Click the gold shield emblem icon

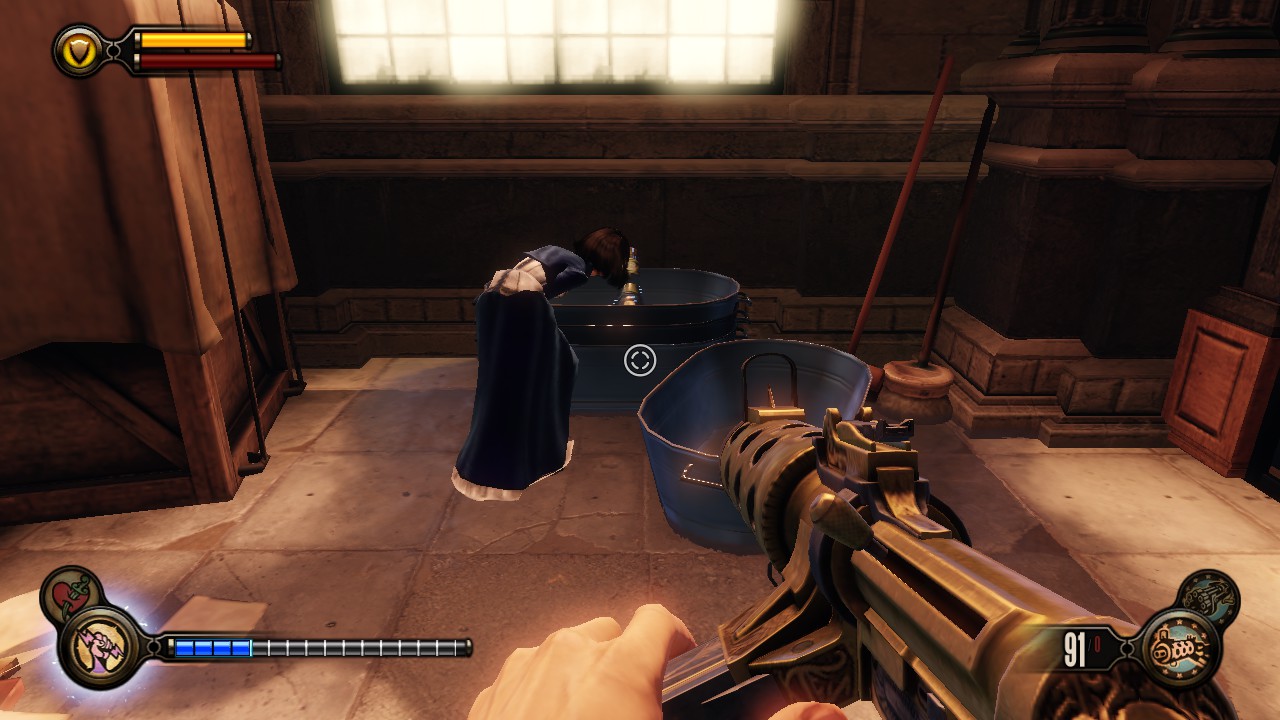click(77, 49)
